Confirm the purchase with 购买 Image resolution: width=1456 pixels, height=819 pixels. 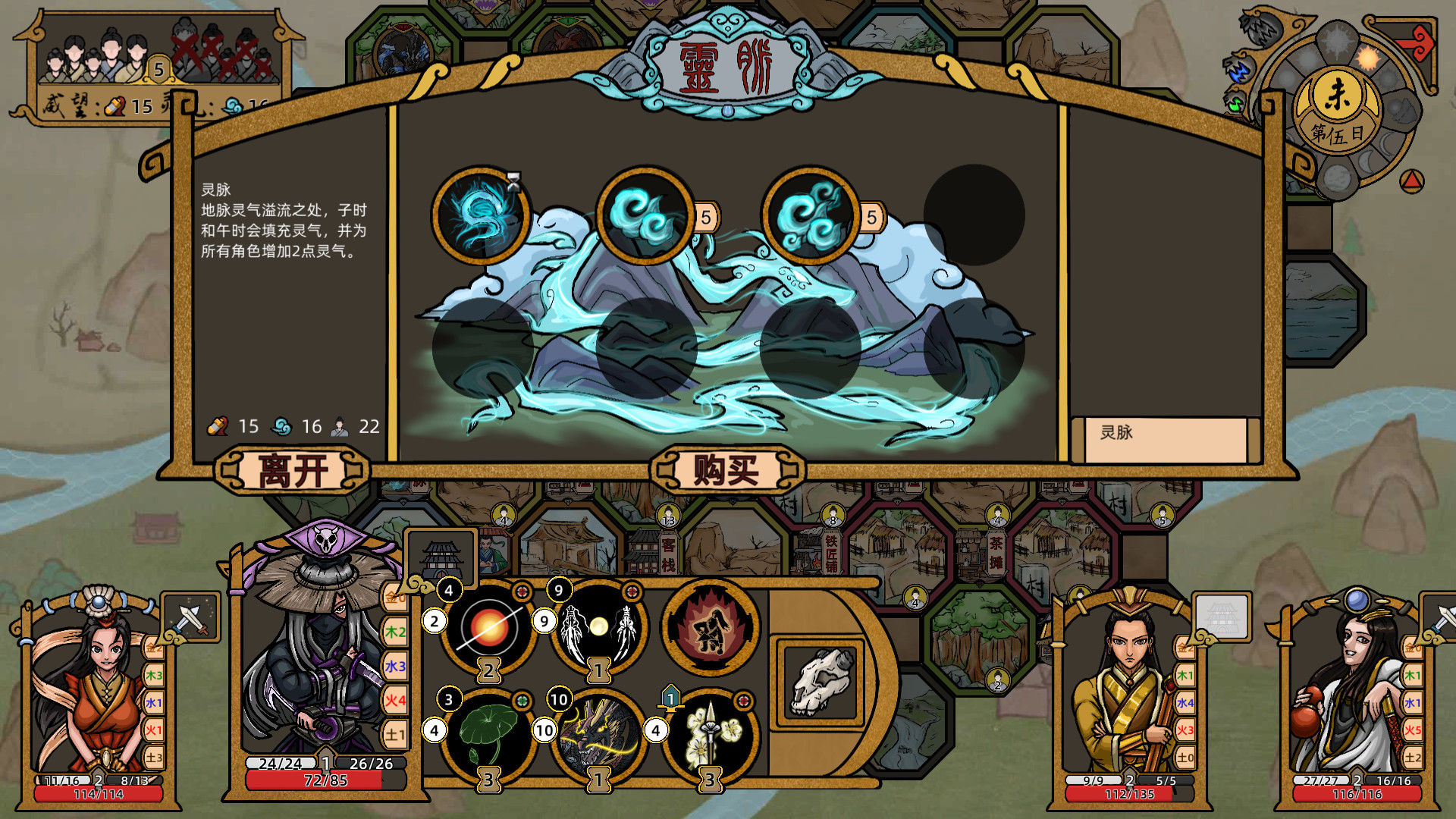point(726,471)
